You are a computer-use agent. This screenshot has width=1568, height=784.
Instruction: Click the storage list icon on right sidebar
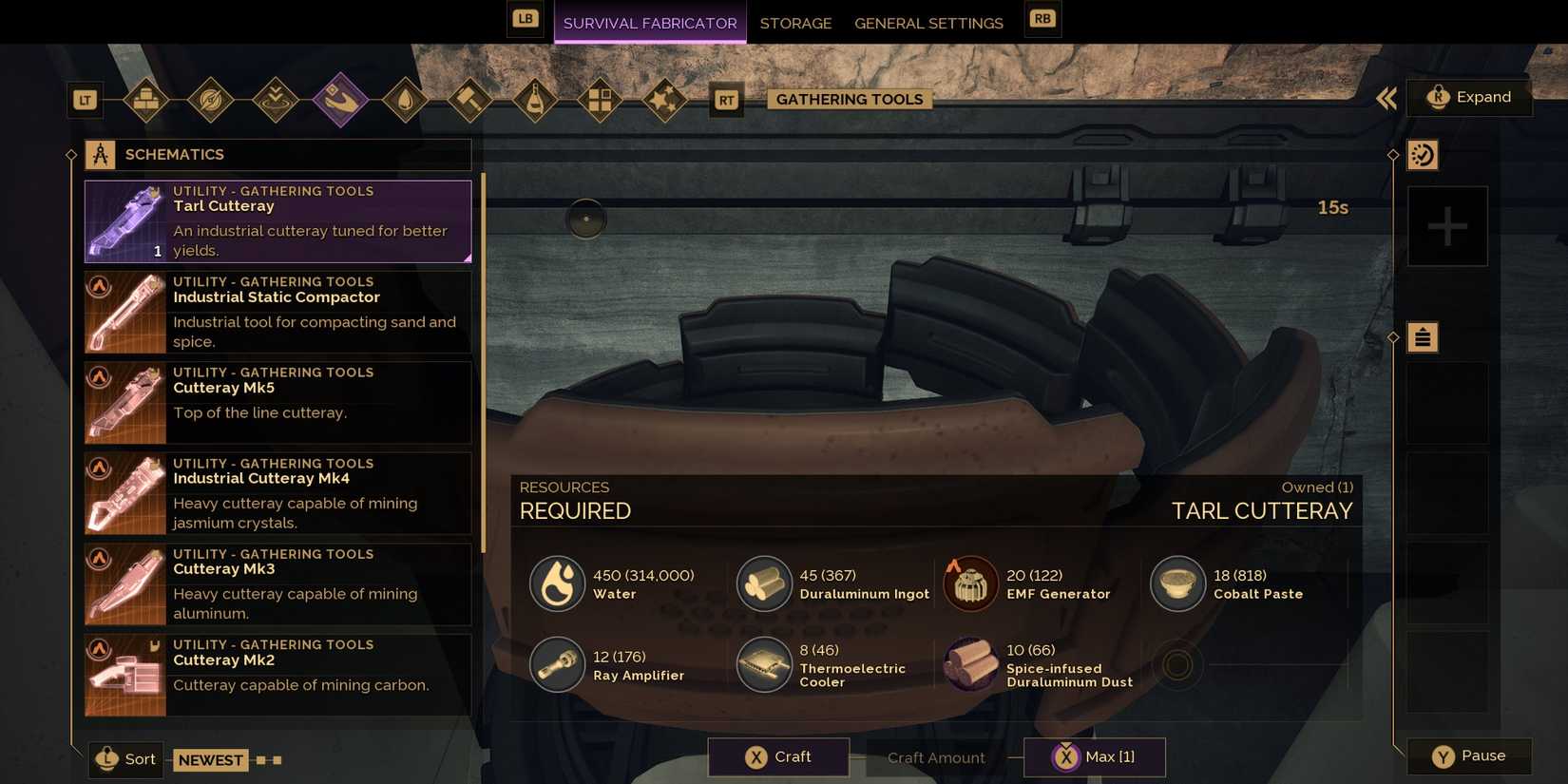click(x=1423, y=336)
